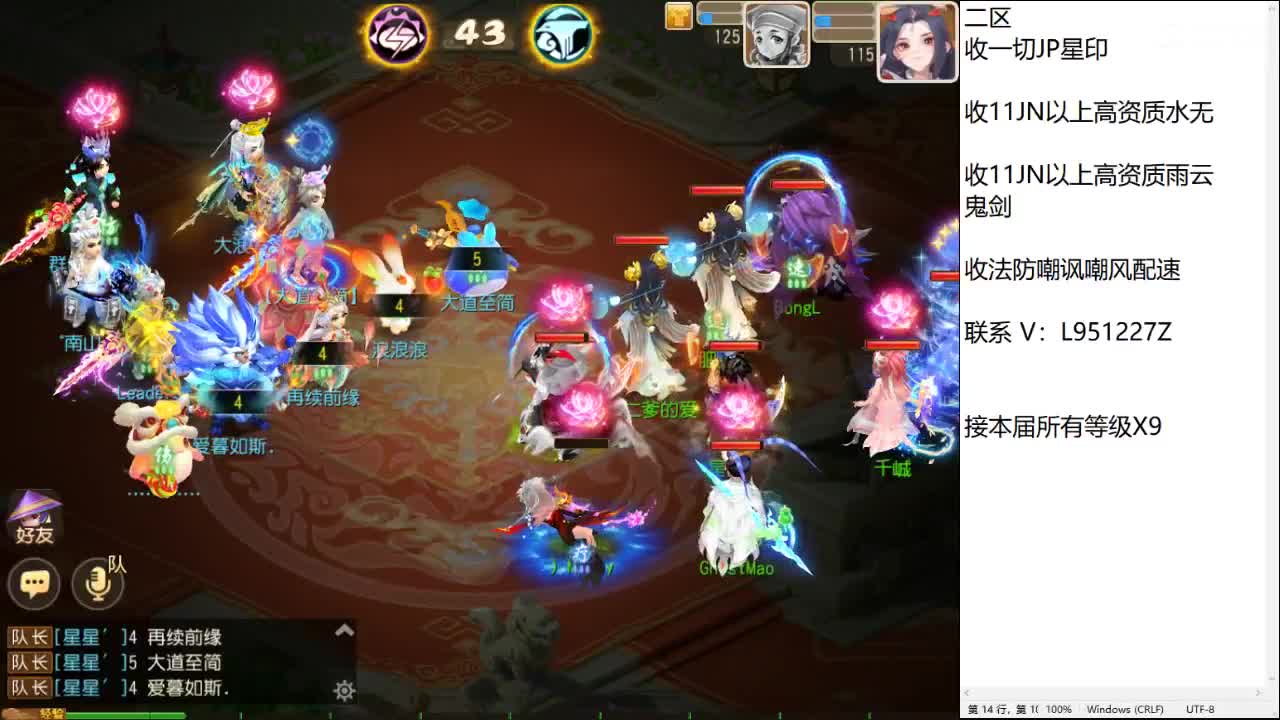Select the left female character portrait
The height and width of the screenshot is (720, 1280).
pyautogui.click(x=777, y=38)
